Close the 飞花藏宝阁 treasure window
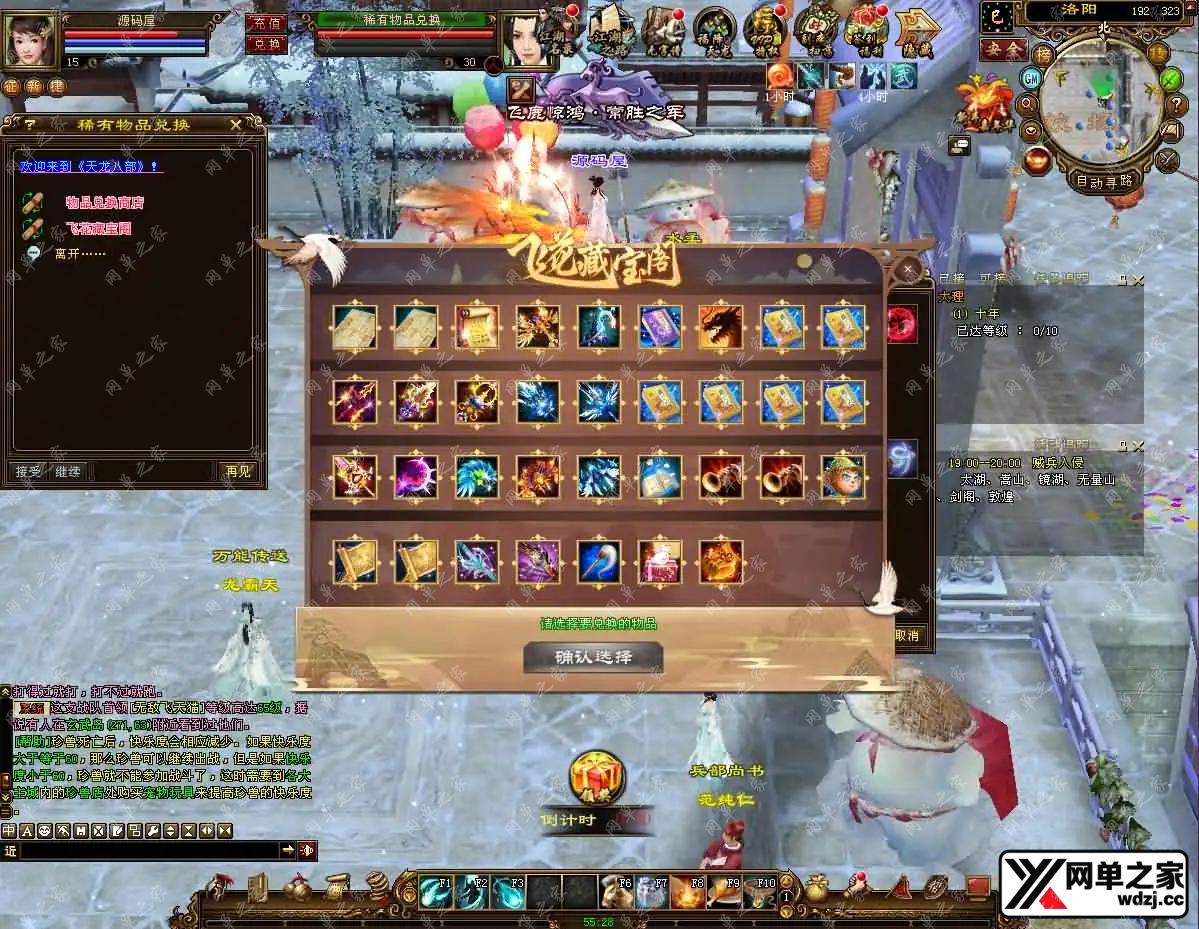This screenshot has width=1199, height=929. click(x=907, y=269)
